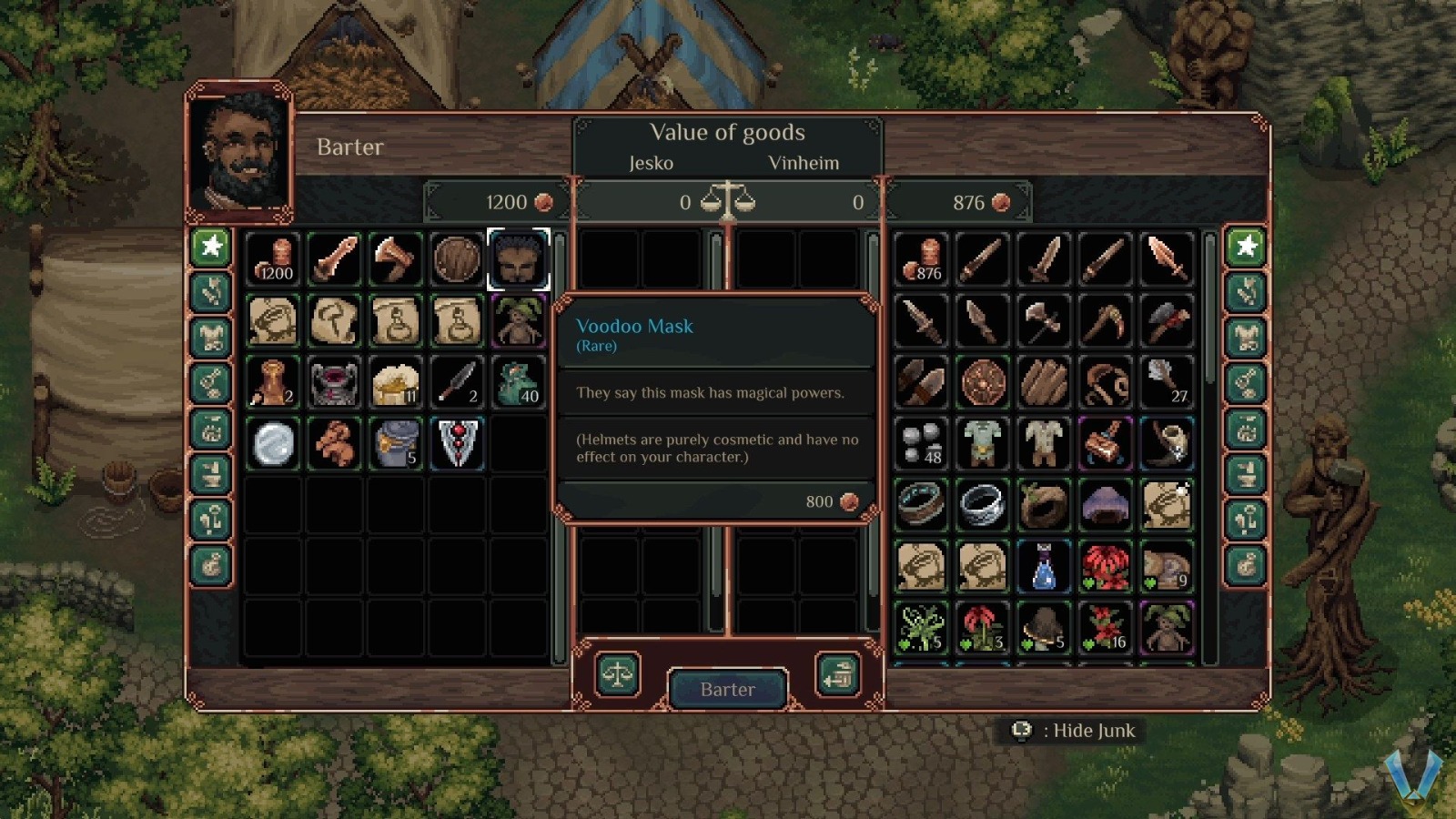
Task: Click the reset trade icon beside the Barter button
Action: [x=838, y=675]
